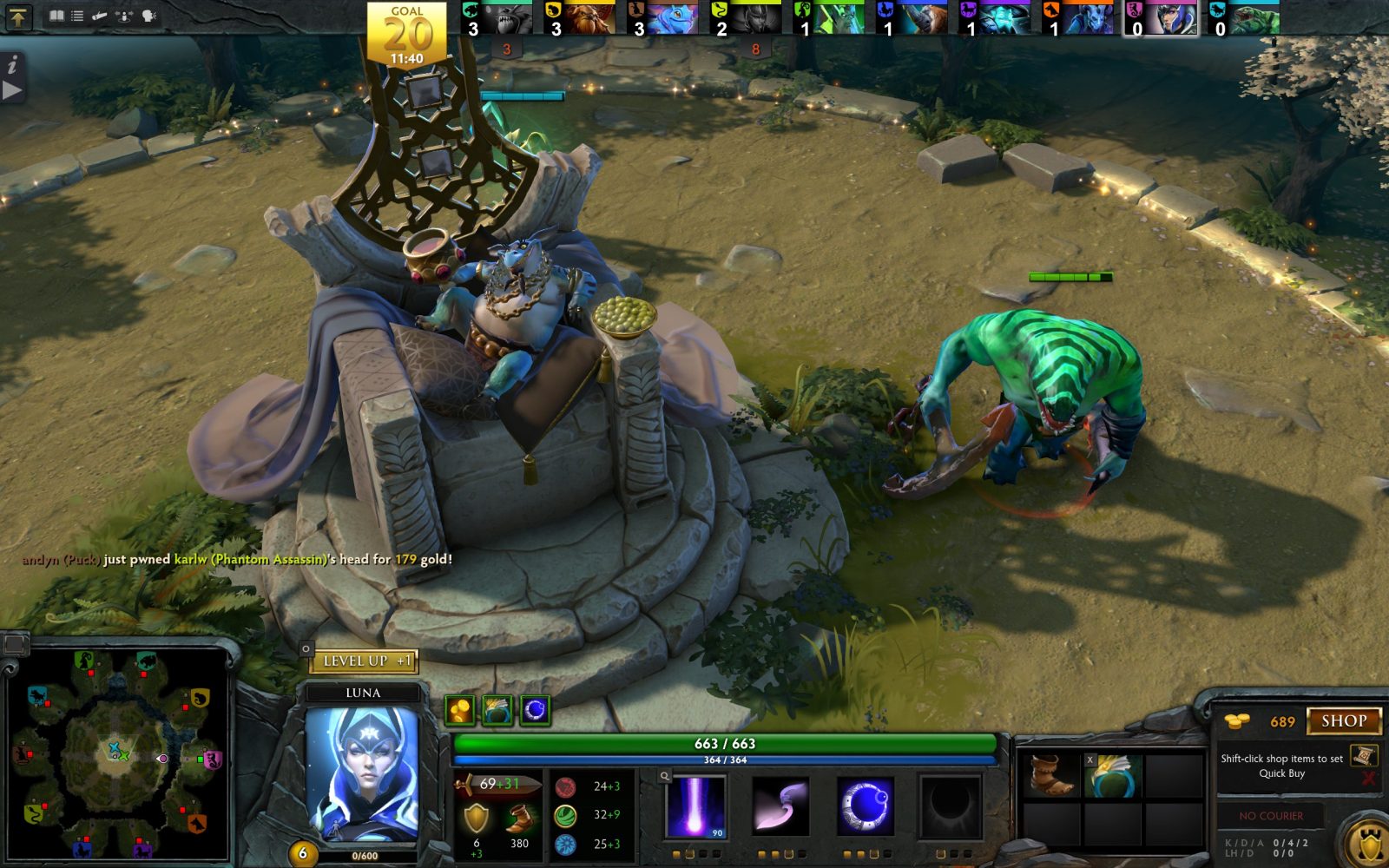Open the combat log list icon
The height and width of the screenshot is (868, 1389).
tap(76, 14)
